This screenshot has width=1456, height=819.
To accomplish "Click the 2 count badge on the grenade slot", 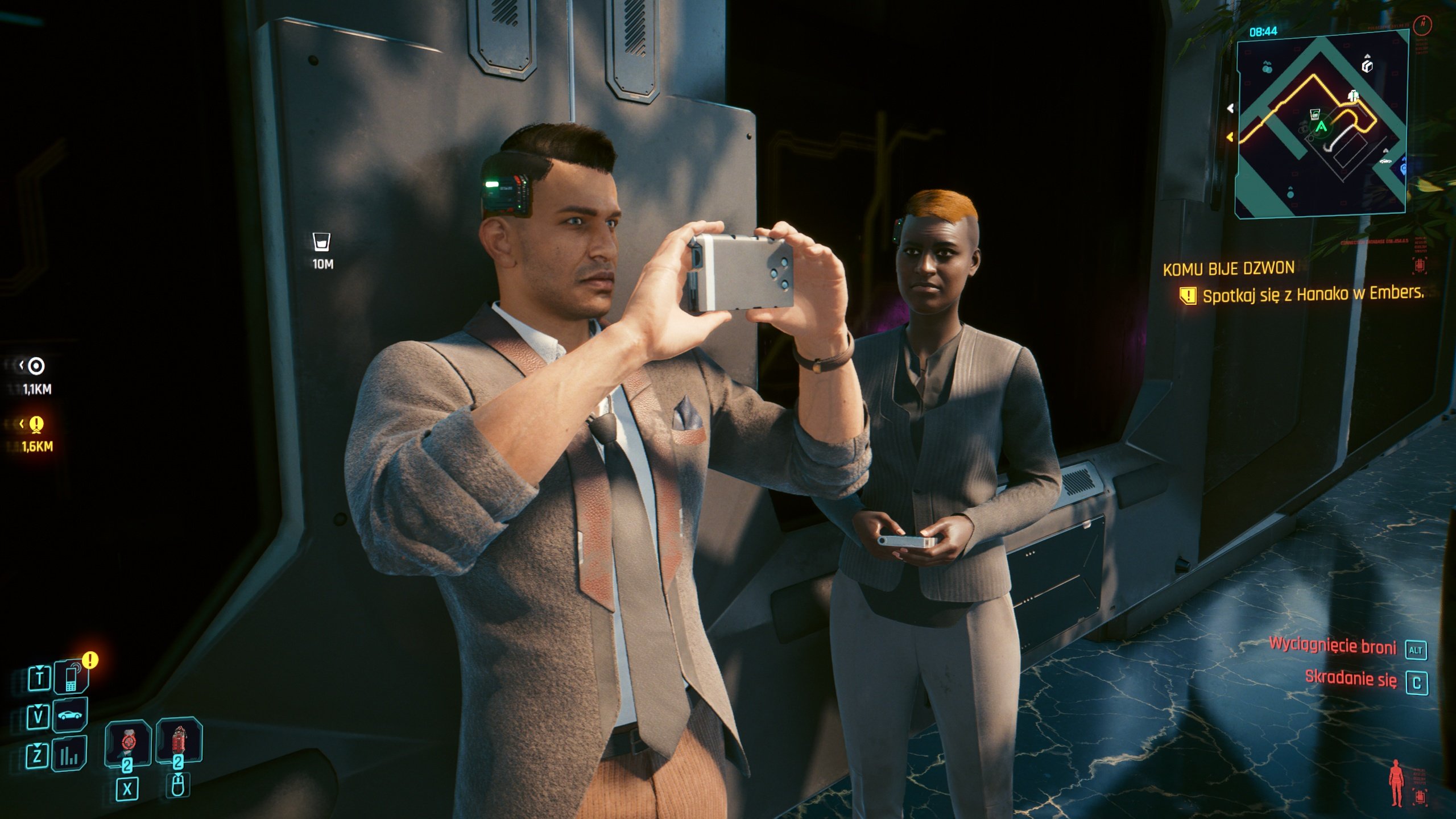I will [177, 763].
